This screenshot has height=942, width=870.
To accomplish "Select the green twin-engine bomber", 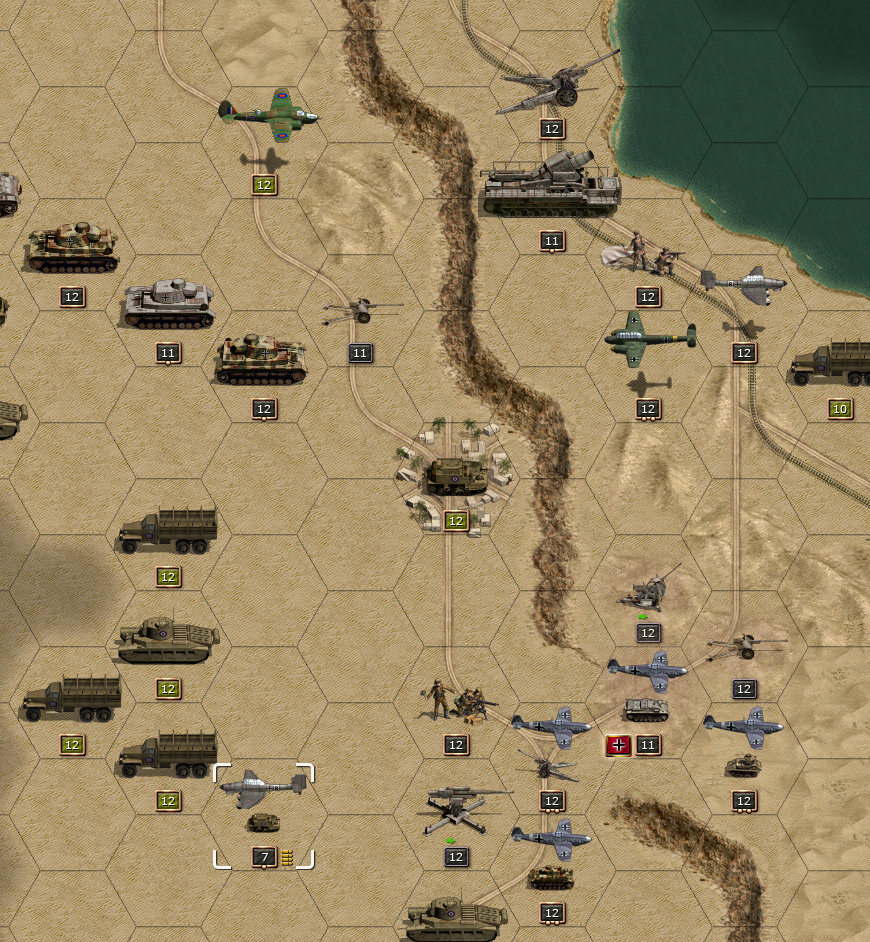I will (649, 338).
